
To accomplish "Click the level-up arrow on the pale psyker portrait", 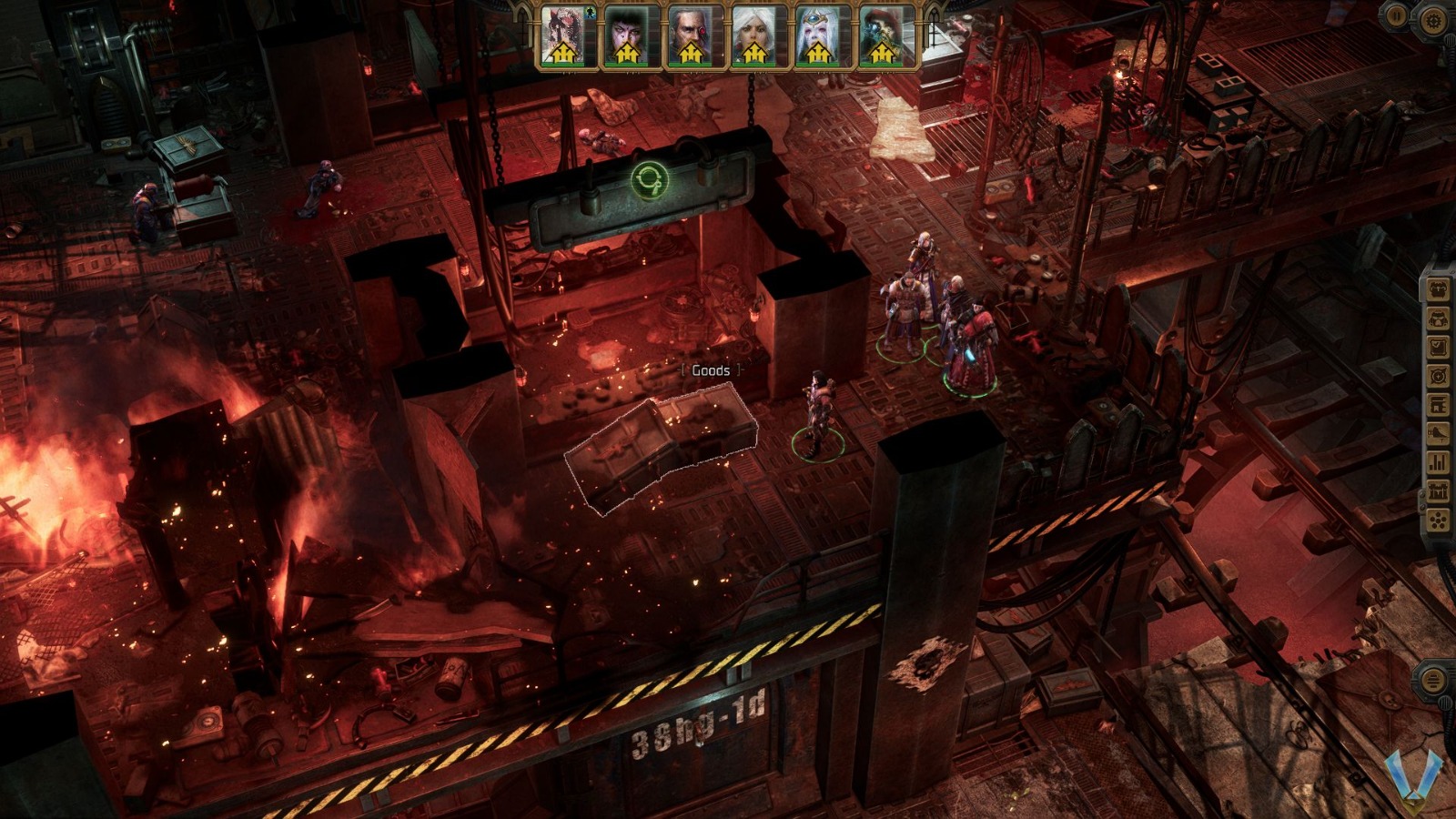I will point(816,52).
